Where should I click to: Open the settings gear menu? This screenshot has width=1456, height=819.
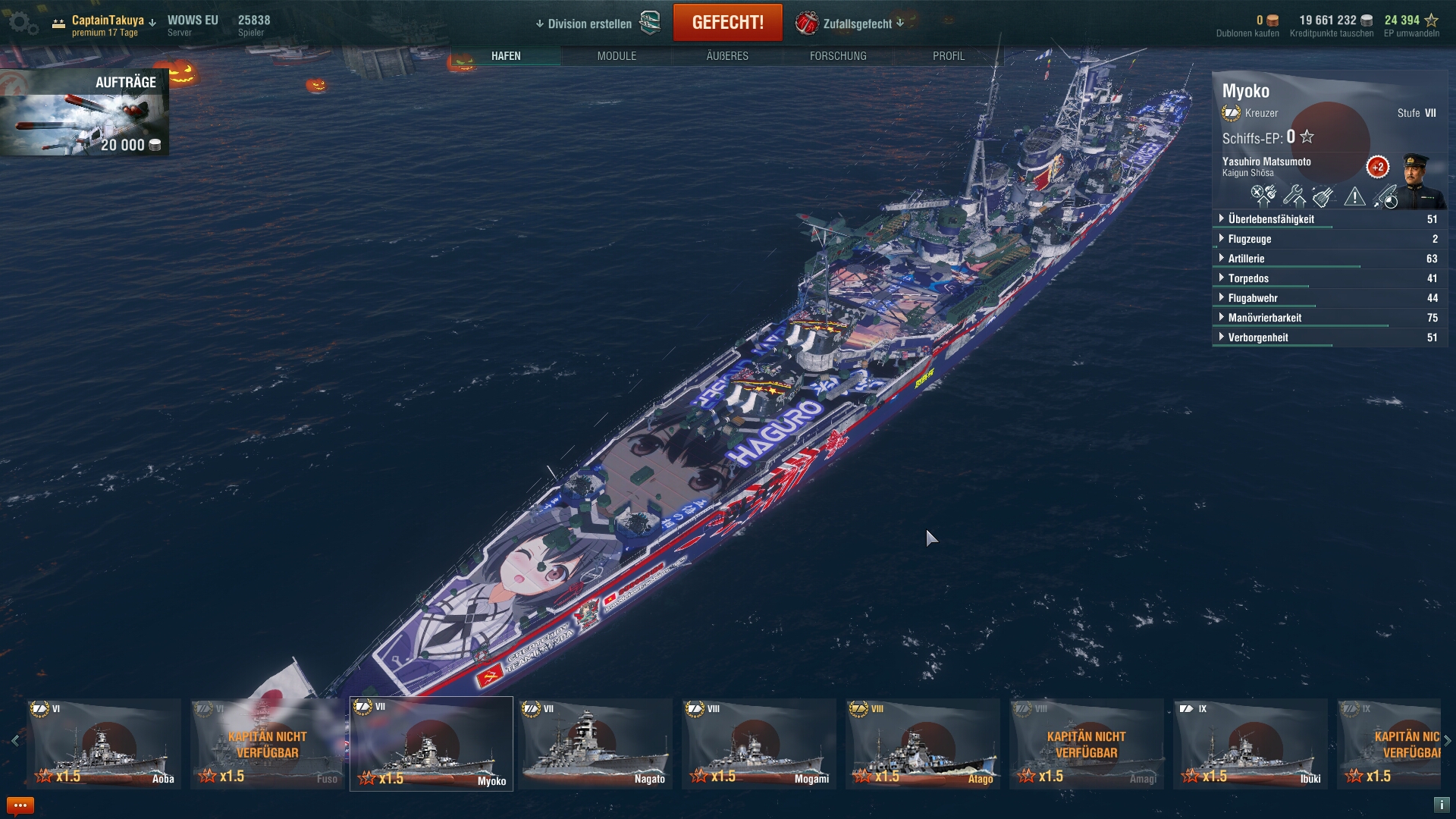pos(22,24)
